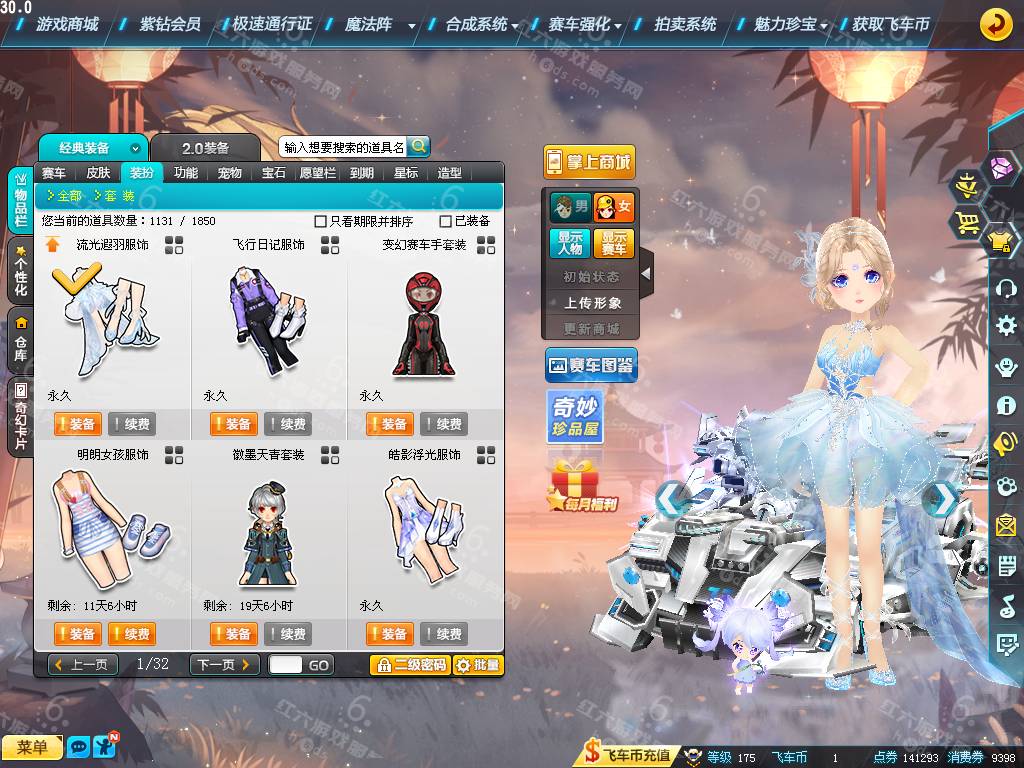
Task: Switch to the 2.0装备 tab
Action: coord(205,148)
